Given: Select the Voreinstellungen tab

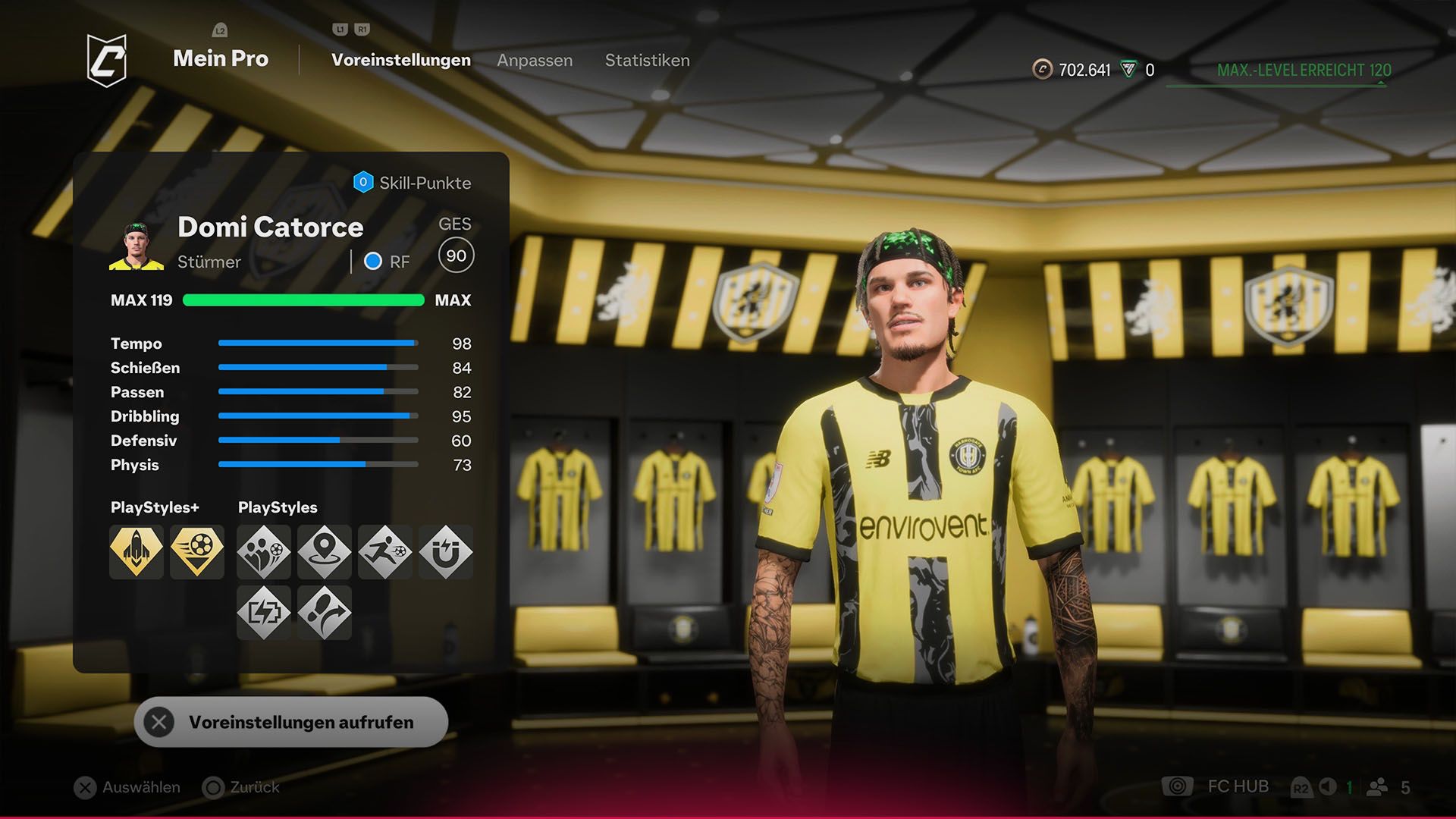Looking at the screenshot, I should [x=400, y=60].
